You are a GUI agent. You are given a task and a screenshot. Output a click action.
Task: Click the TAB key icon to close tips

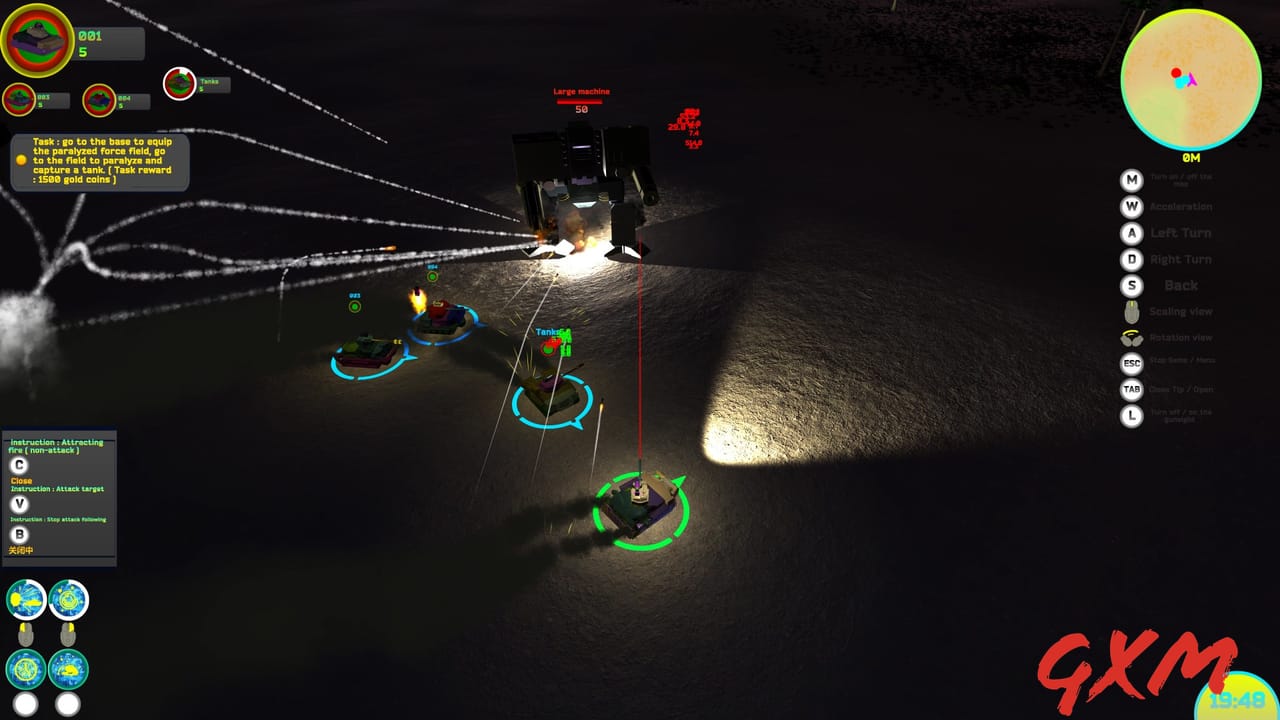(x=1131, y=389)
